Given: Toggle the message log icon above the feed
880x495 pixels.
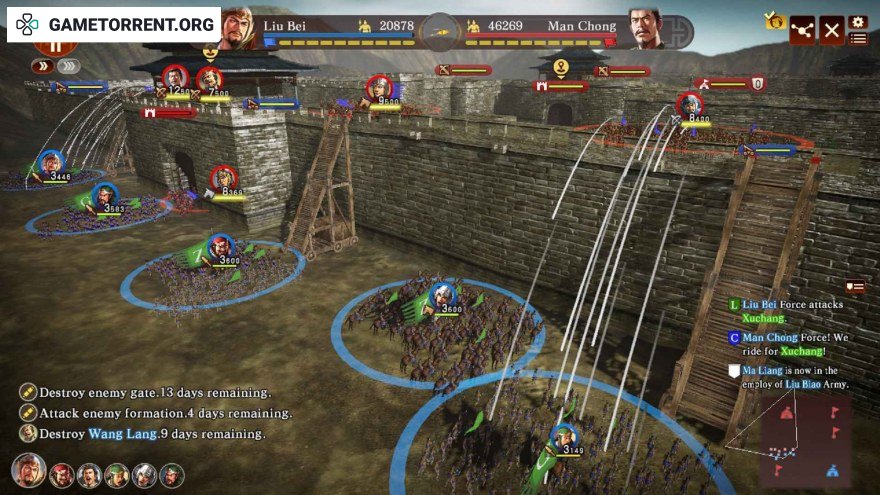Looking at the screenshot, I should 854,287.
